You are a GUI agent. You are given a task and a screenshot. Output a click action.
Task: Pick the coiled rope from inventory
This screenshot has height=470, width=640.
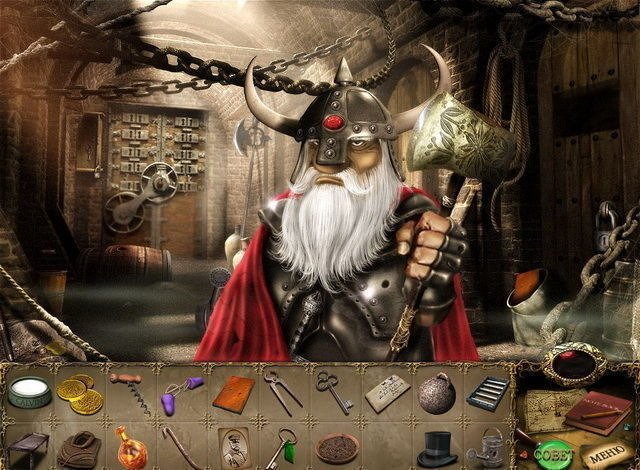pyautogui.click(x=80, y=448)
